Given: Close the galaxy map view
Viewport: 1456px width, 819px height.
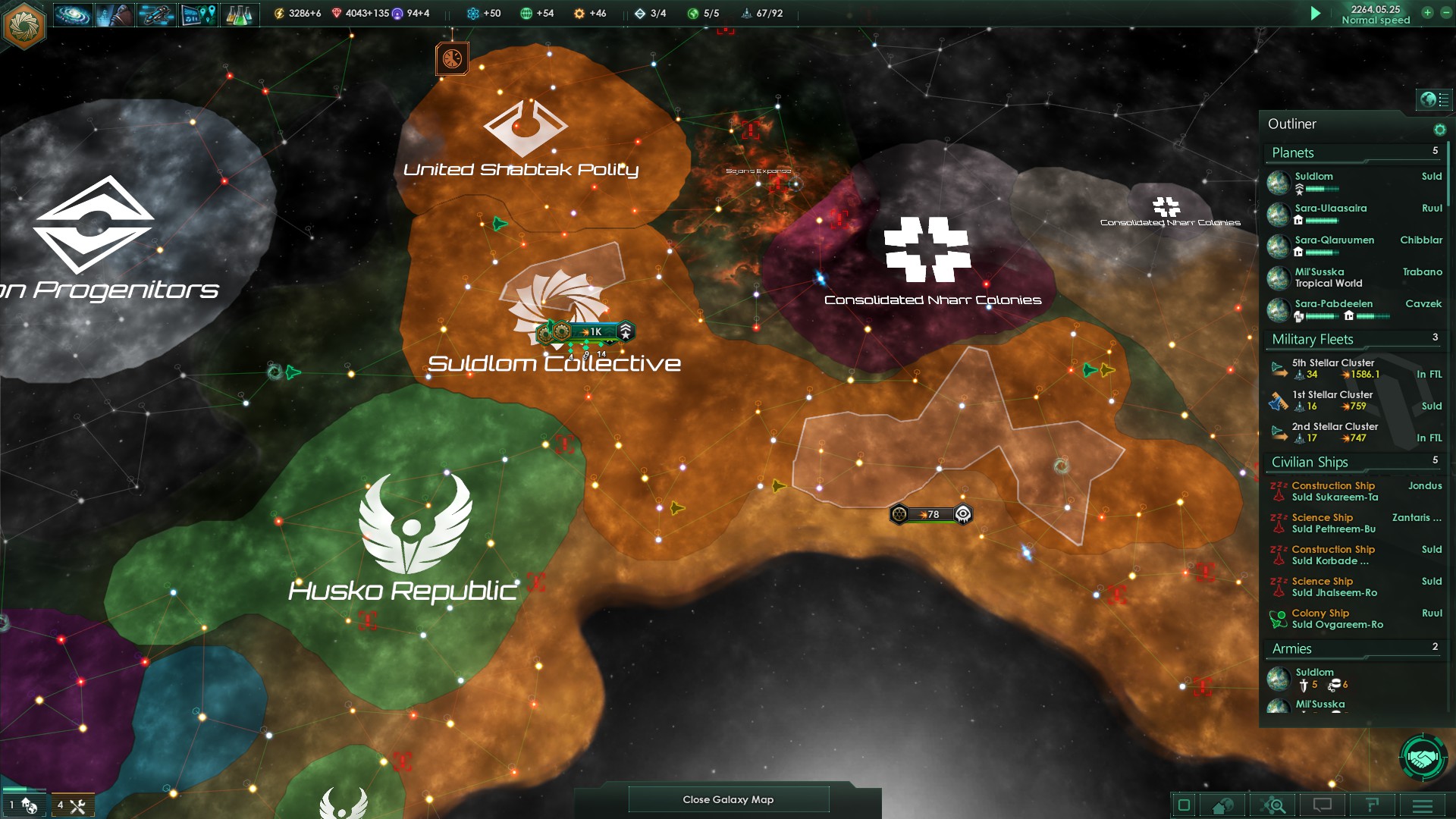Looking at the screenshot, I should pyautogui.click(x=728, y=799).
